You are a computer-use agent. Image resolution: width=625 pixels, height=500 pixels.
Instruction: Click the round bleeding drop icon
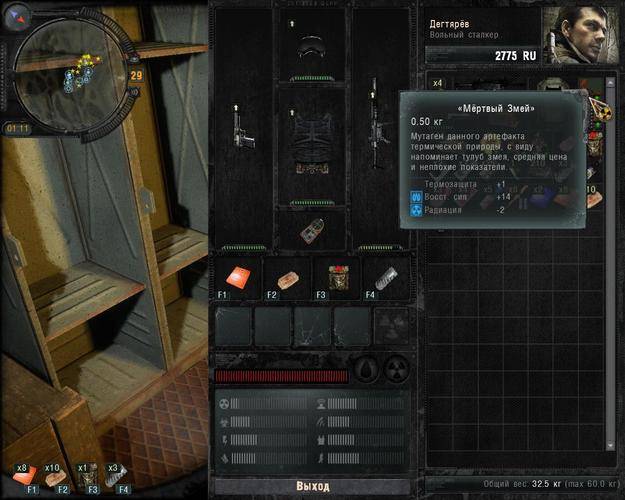pyautogui.click(x=369, y=368)
